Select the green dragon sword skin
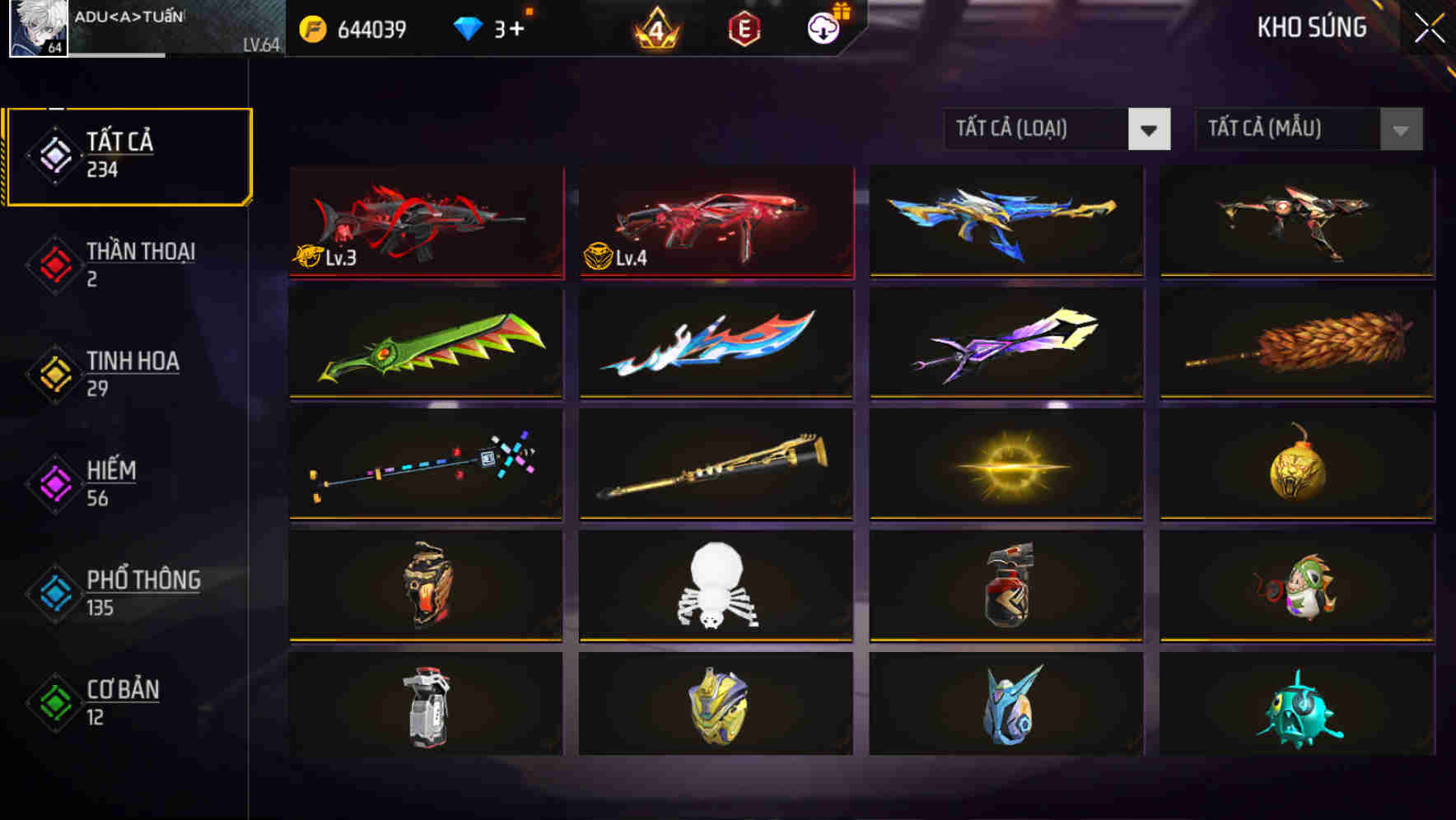The image size is (1456, 820). pos(425,343)
